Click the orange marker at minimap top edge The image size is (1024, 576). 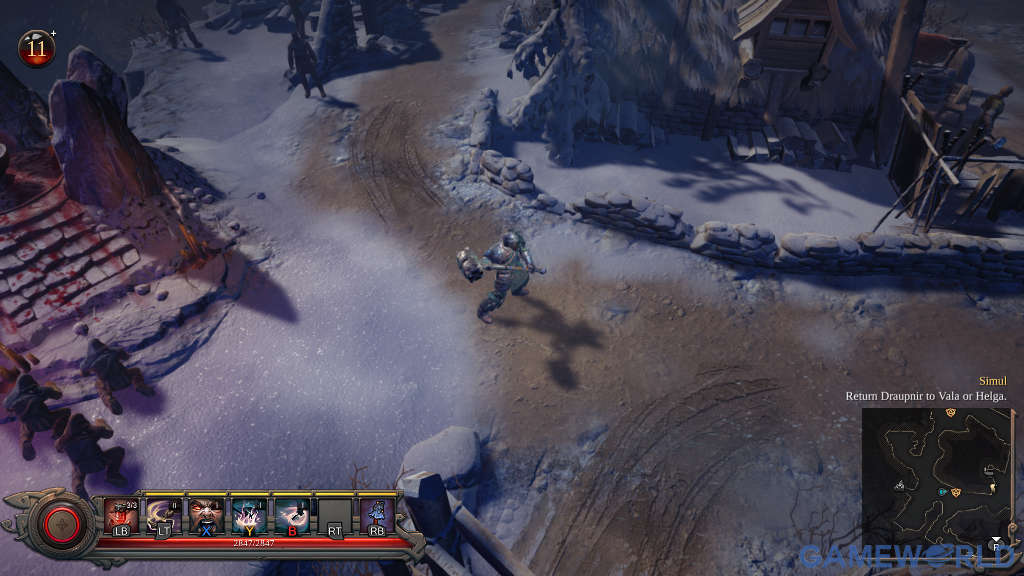[x=950, y=412]
